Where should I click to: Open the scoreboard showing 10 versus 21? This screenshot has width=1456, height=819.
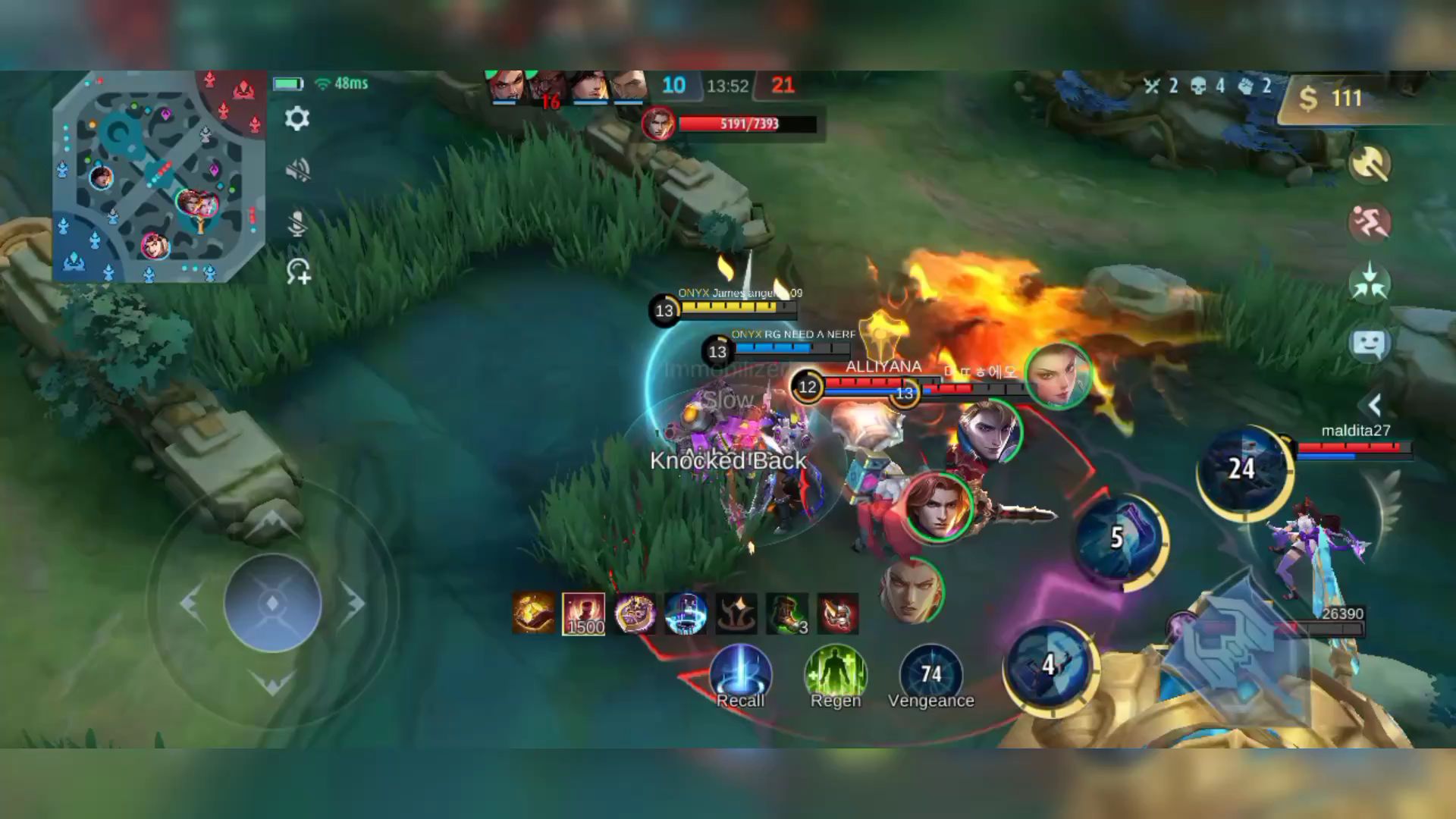(x=728, y=86)
